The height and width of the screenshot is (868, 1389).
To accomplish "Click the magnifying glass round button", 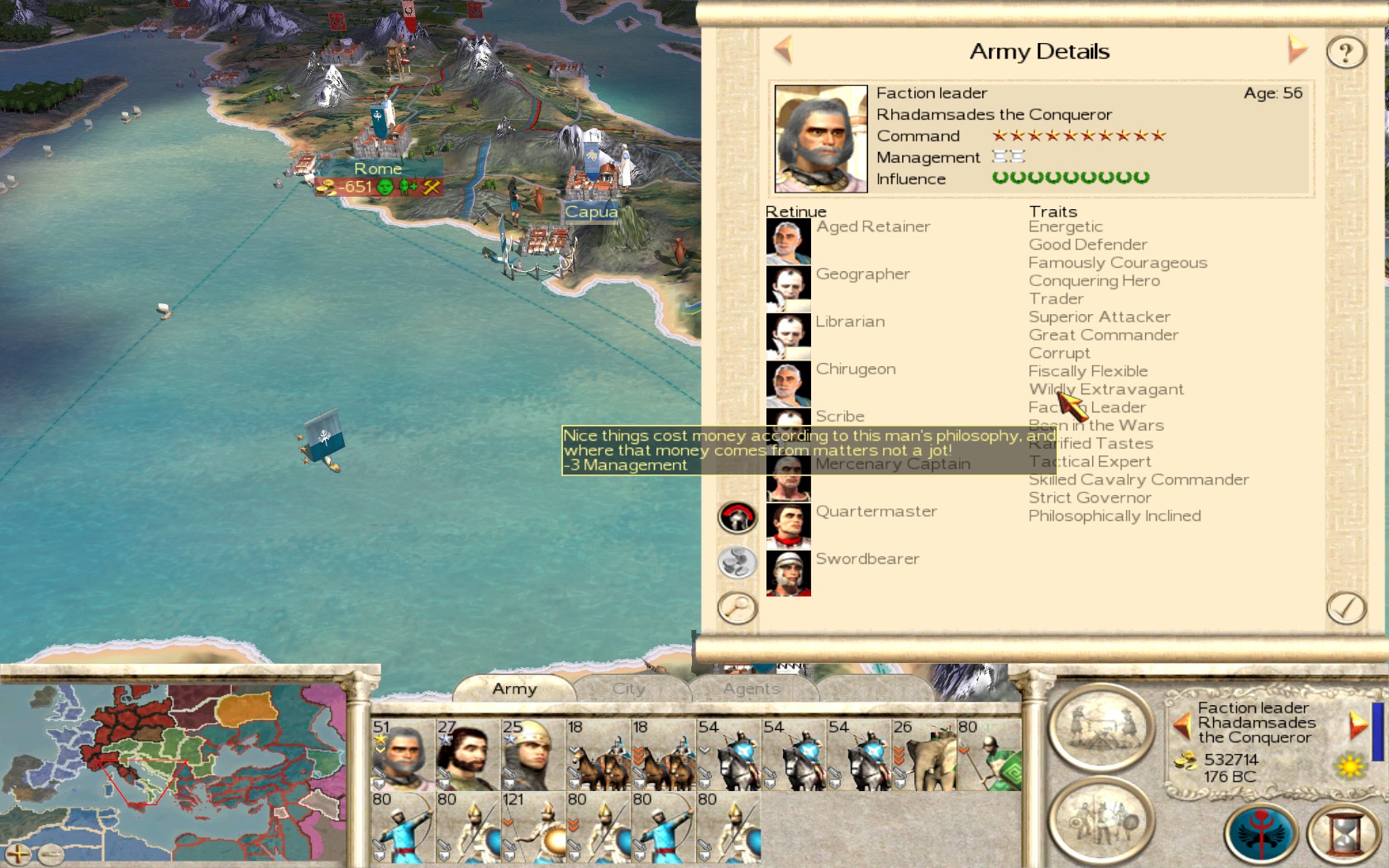I will (737, 608).
